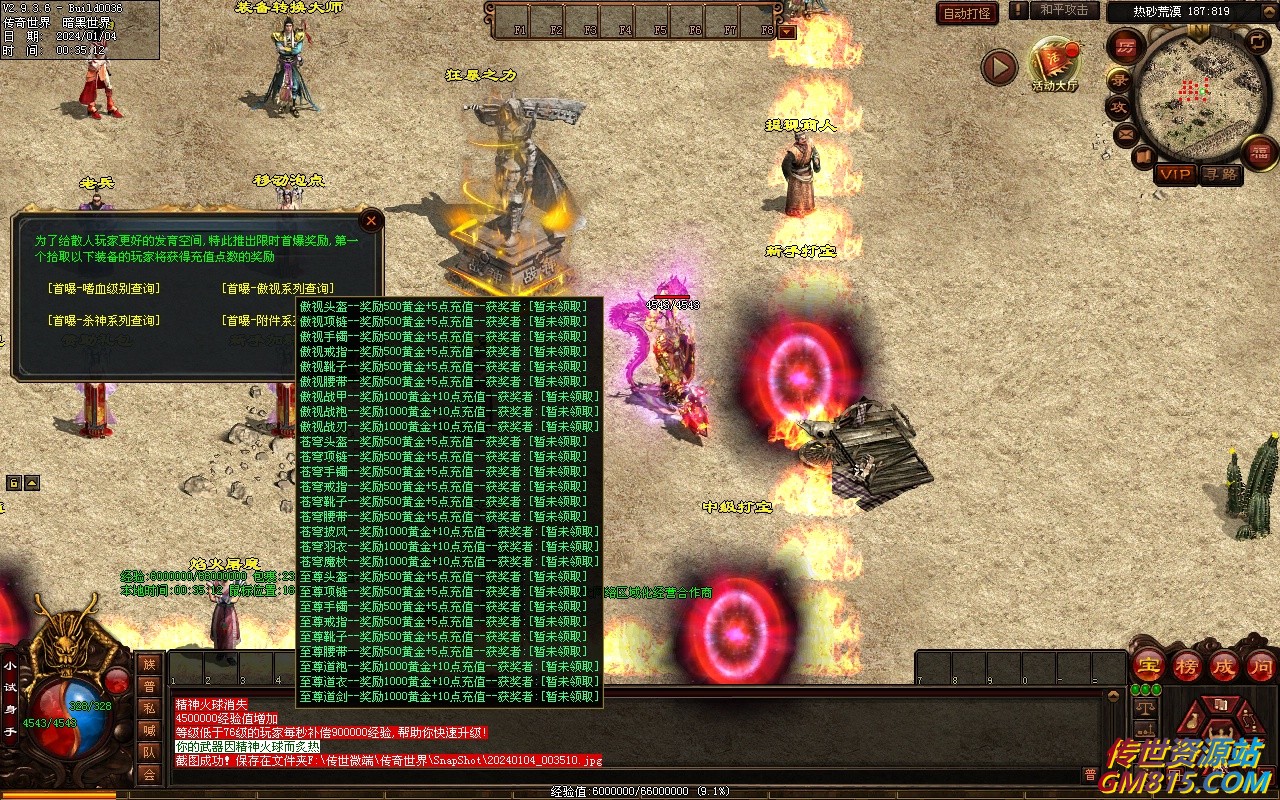Open the 首曝-傲视系列查询 link
This screenshot has width=1280, height=800.
coord(277,289)
